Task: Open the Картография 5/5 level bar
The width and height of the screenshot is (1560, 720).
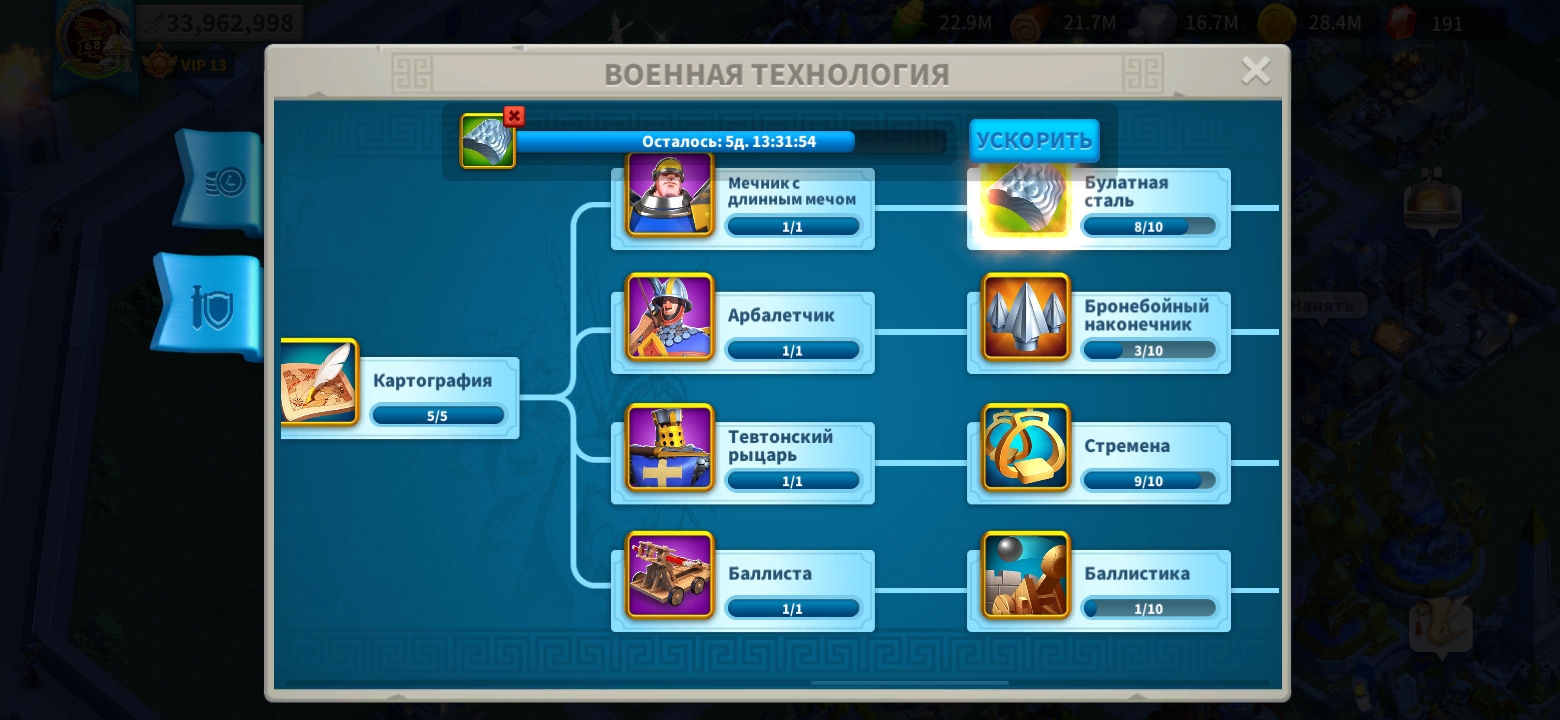Action: [437, 413]
